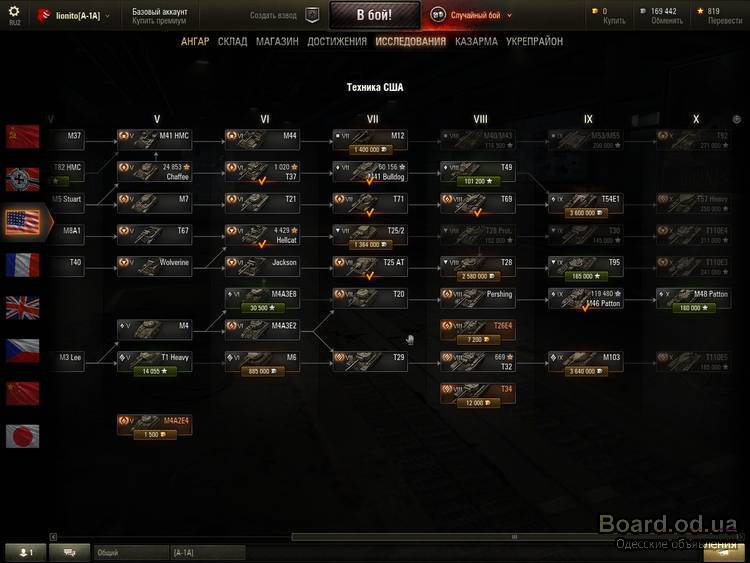Choose the Germany nation flag
This screenshot has height=563, width=750.
tap(22, 179)
